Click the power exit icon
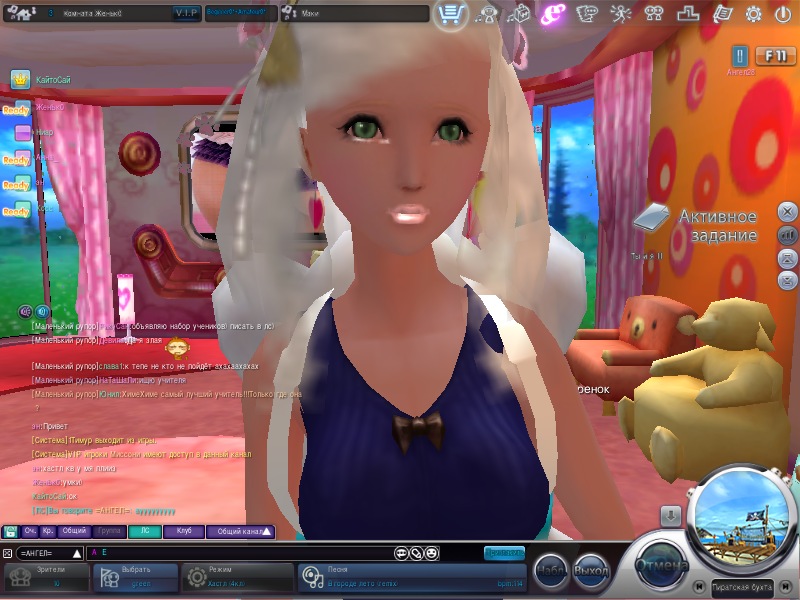This screenshot has width=800, height=600. pyautogui.click(x=781, y=14)
